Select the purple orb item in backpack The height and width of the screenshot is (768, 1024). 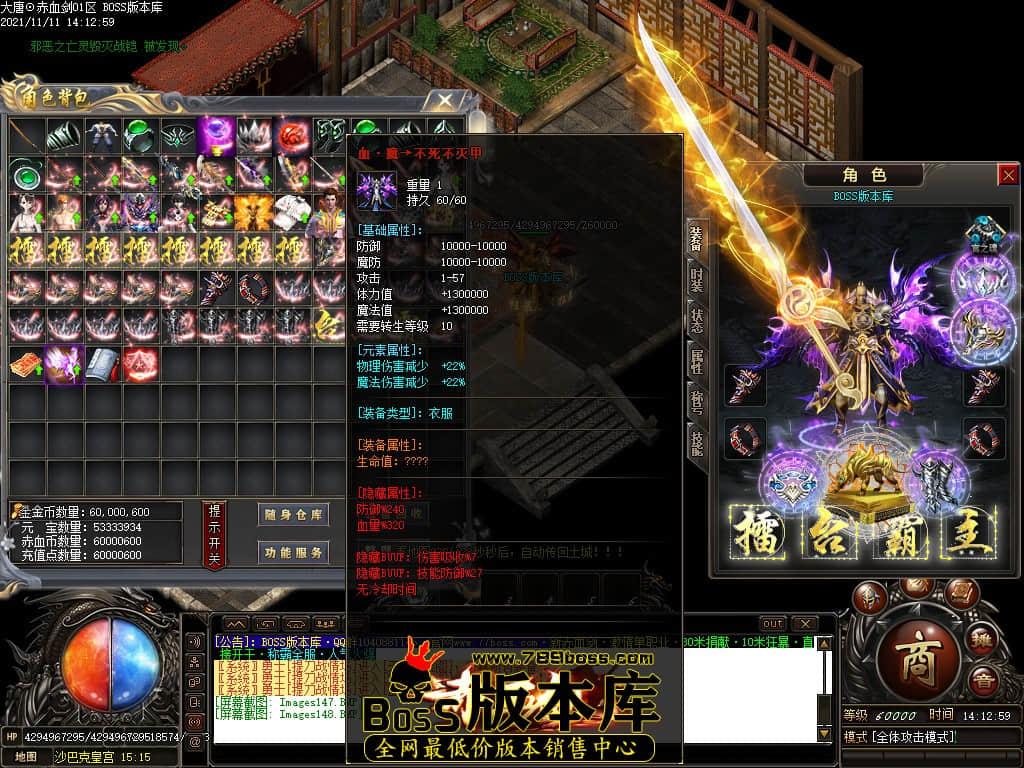[x=216, y=134]
